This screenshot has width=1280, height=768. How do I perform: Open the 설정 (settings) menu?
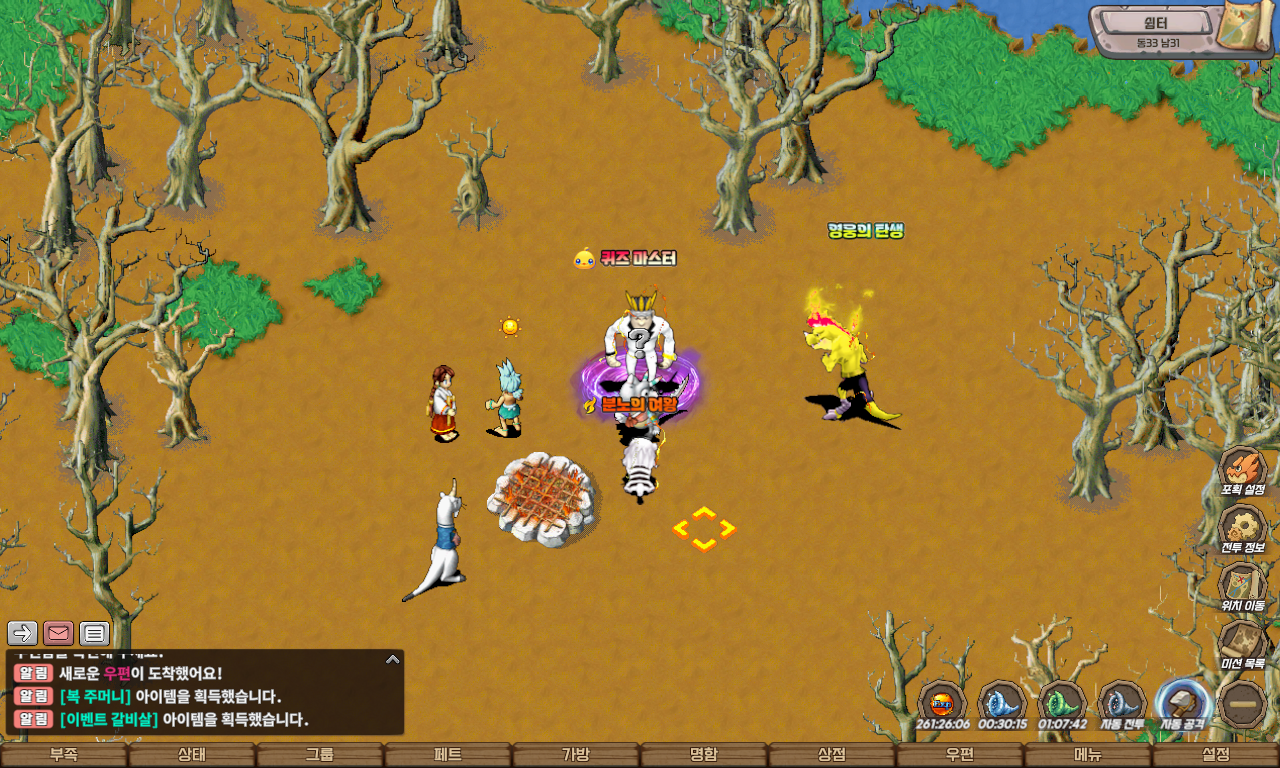(1216, 755)
